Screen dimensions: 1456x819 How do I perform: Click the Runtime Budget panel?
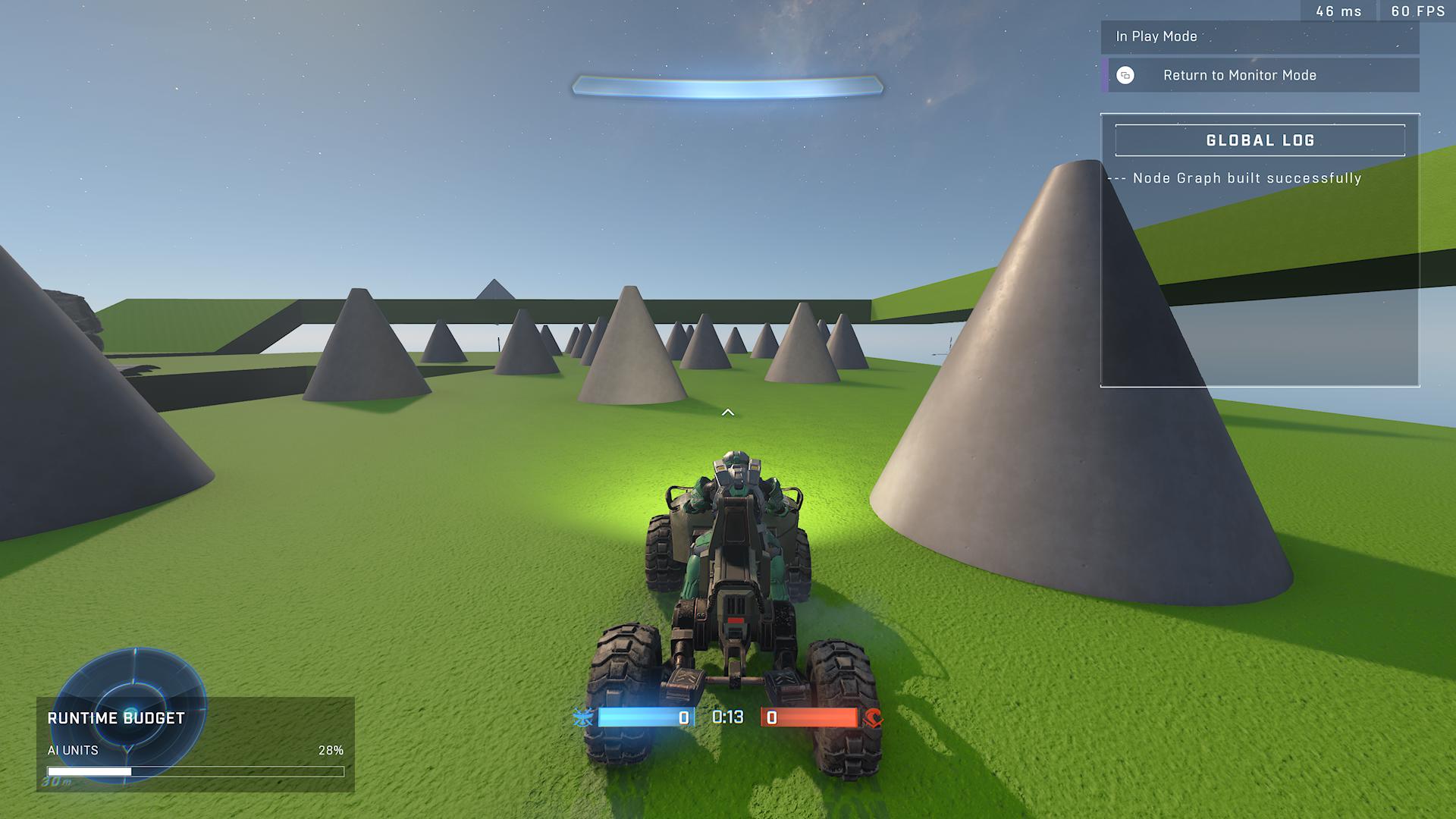pyautogui.click(x=195, y=745)
